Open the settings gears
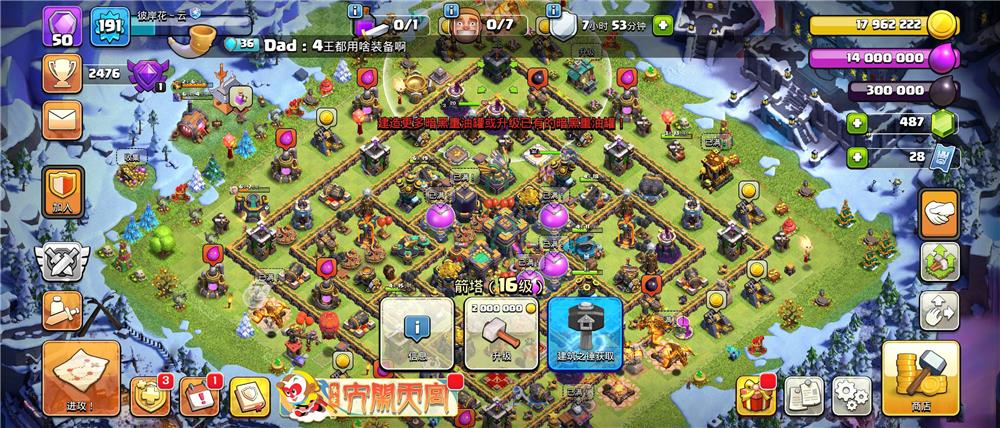The image size is (1000, 428). 851,394
